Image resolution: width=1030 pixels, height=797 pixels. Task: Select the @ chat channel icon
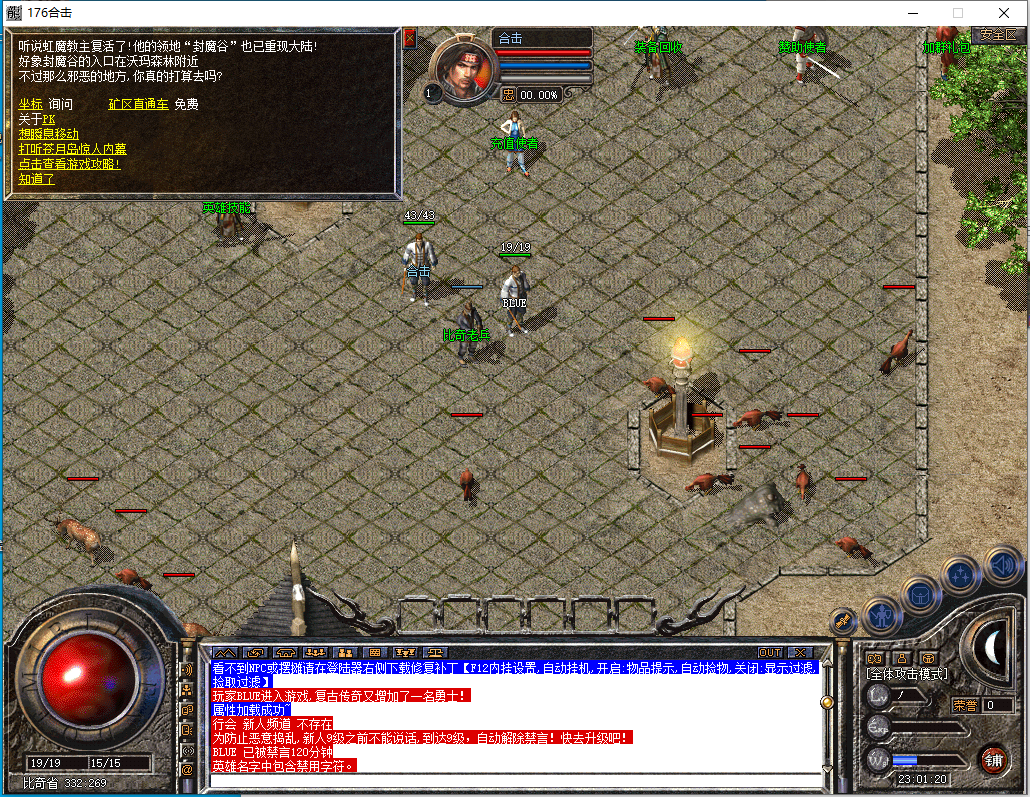tap(187, 770)
